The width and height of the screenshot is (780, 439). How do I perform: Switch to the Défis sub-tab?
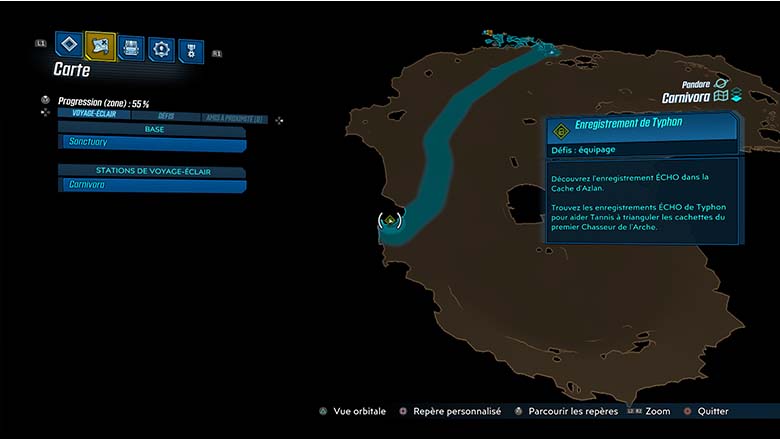(x=165, y=115)
